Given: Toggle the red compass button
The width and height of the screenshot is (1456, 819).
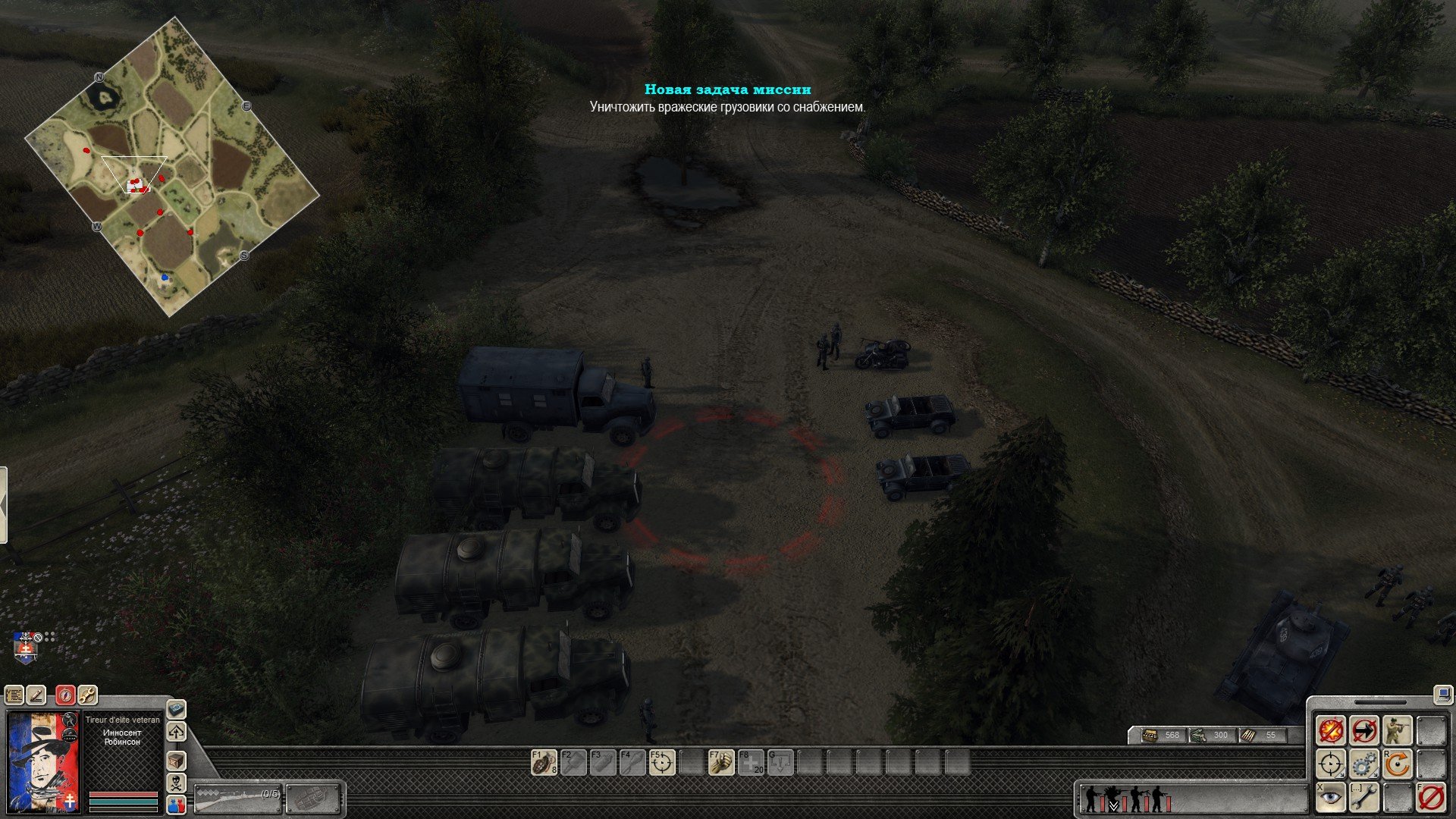Looking at the screenshot, I should 65,694.
